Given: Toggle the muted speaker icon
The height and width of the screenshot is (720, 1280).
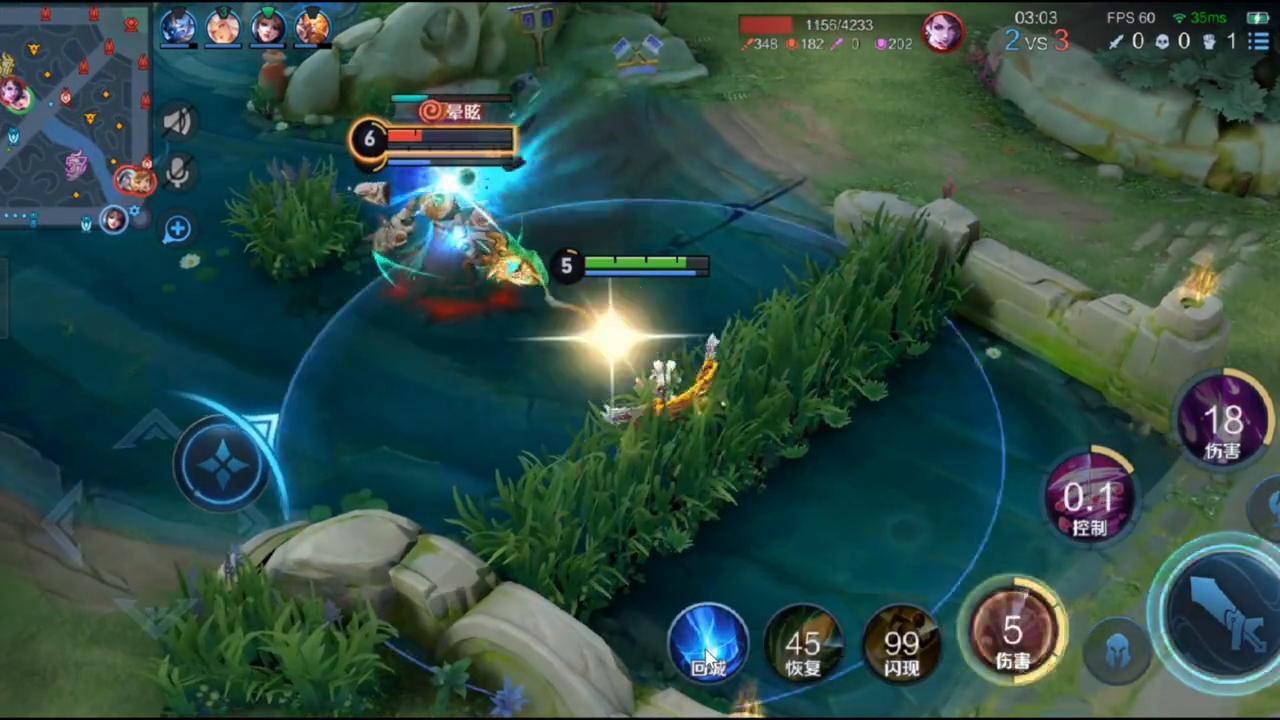Looking at the screenshot, I should [178, 122].
